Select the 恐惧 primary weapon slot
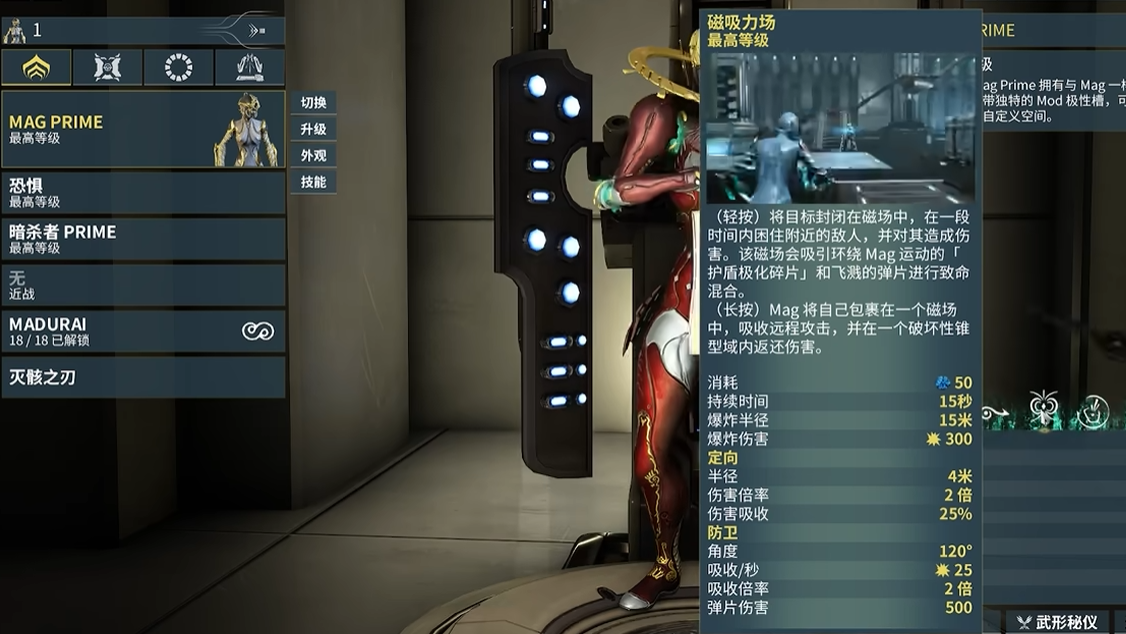 pos(143,192)
